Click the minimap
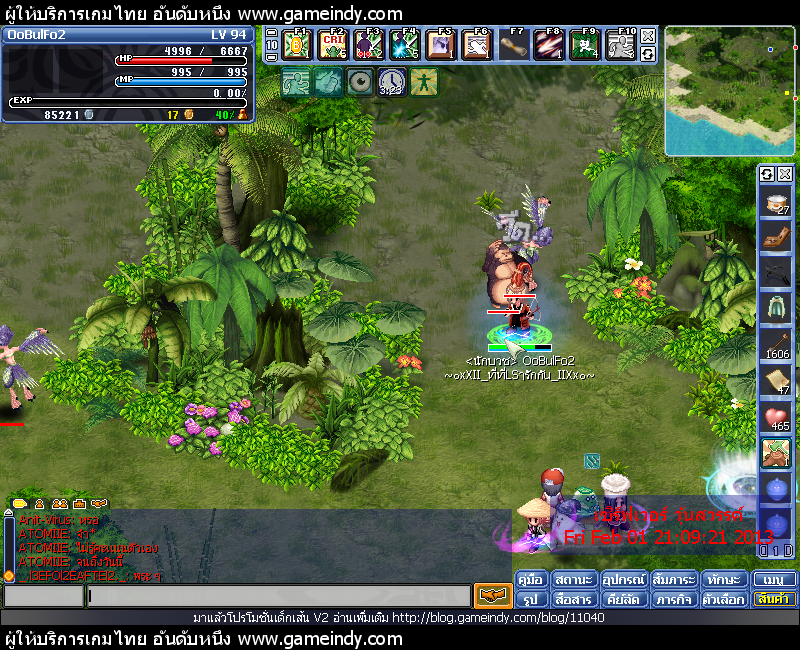This screenshot has height=650, width=800. 729,91
